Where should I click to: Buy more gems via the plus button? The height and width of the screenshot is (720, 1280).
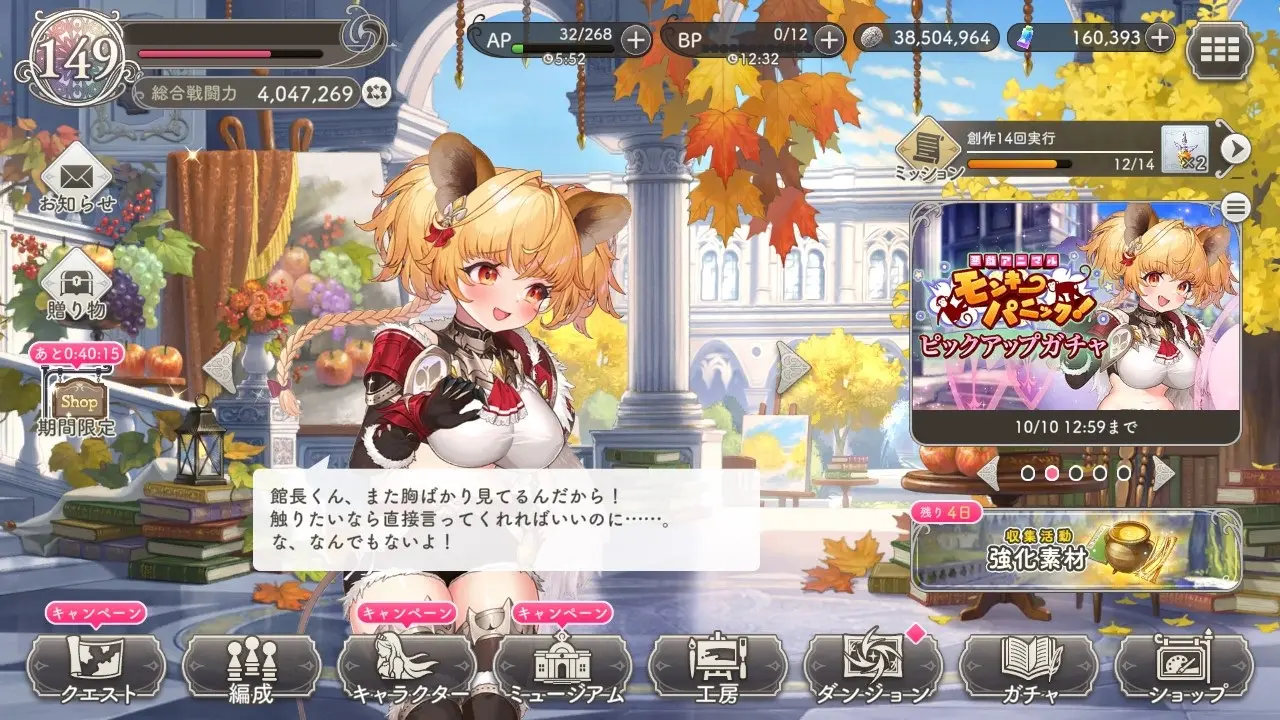pyautogui.click(x=1159, y=39)
